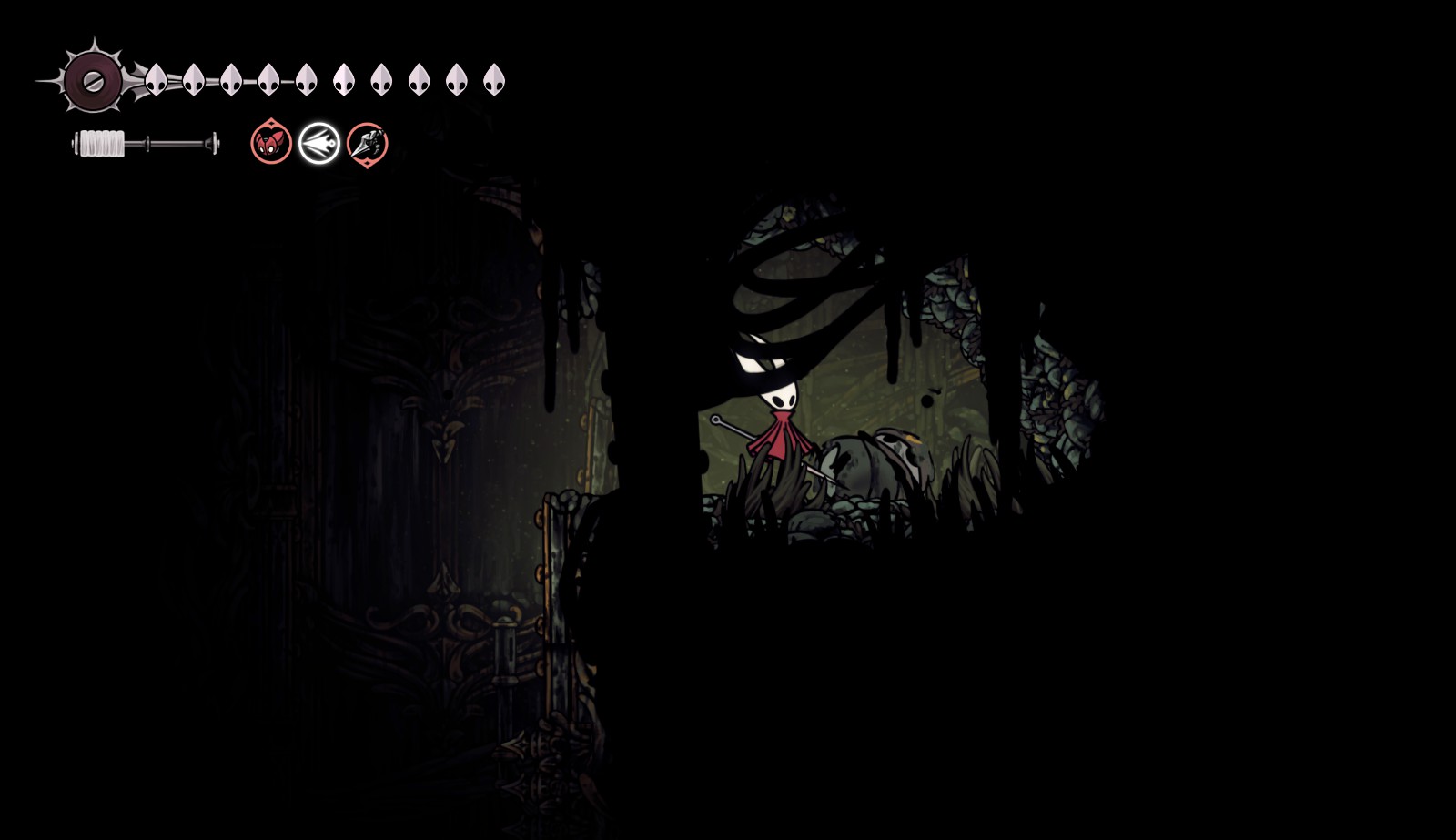The image size is (1456, 840).
Task: Activate the glowing white needle-dash skill icon
Action: 319,143
